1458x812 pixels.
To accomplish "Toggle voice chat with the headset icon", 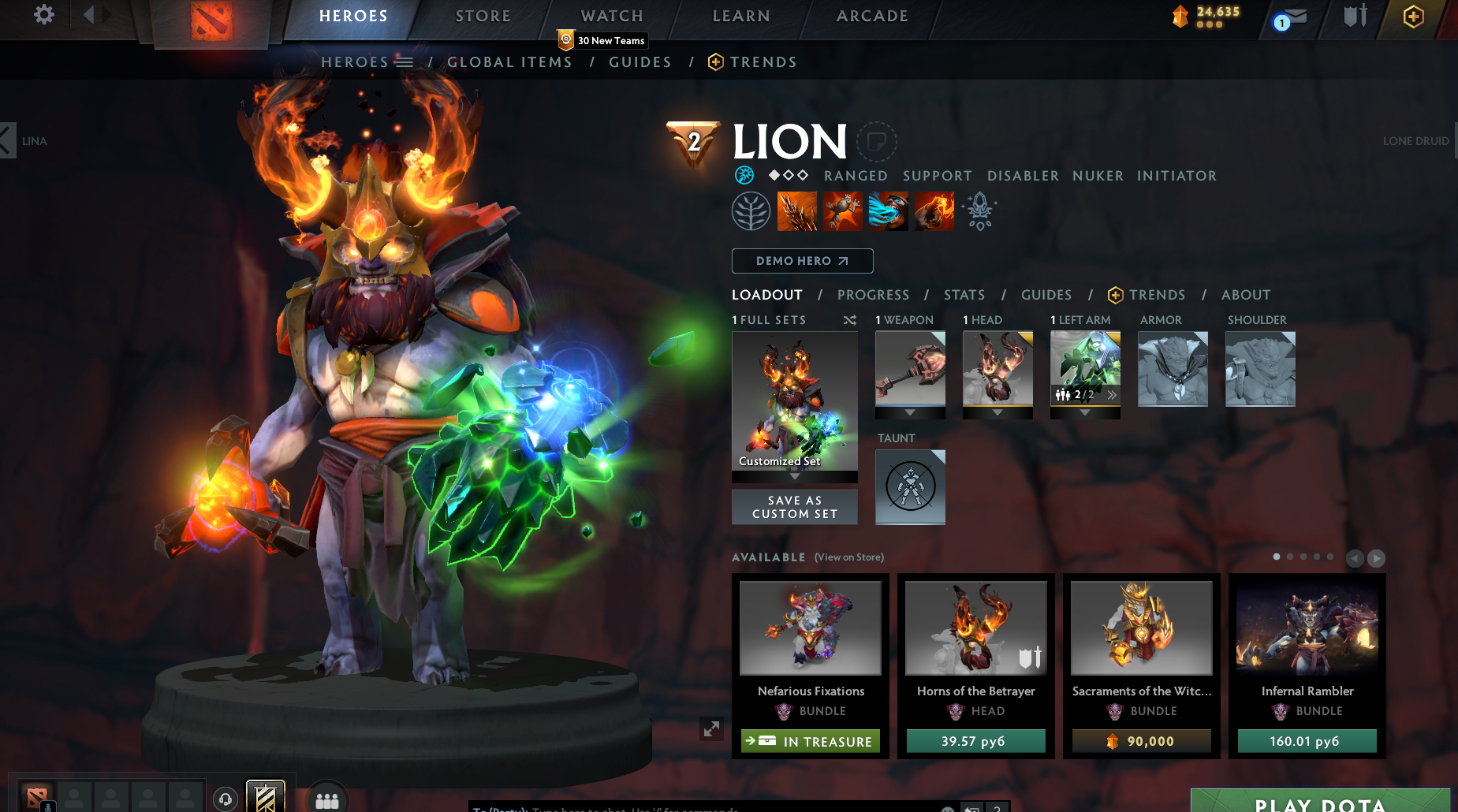I will point(226,799).
